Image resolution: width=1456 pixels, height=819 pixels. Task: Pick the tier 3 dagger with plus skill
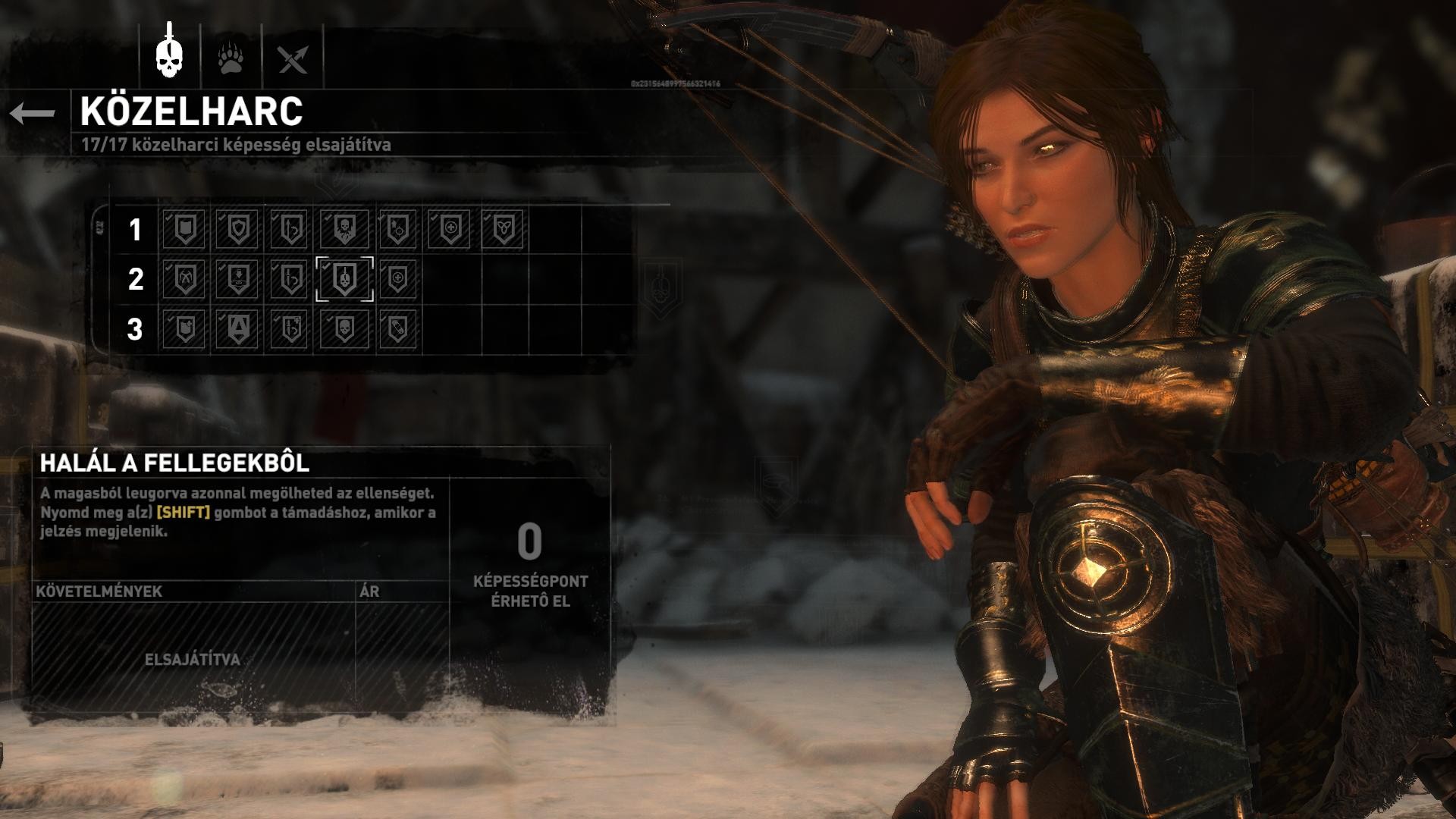point(291,329)
